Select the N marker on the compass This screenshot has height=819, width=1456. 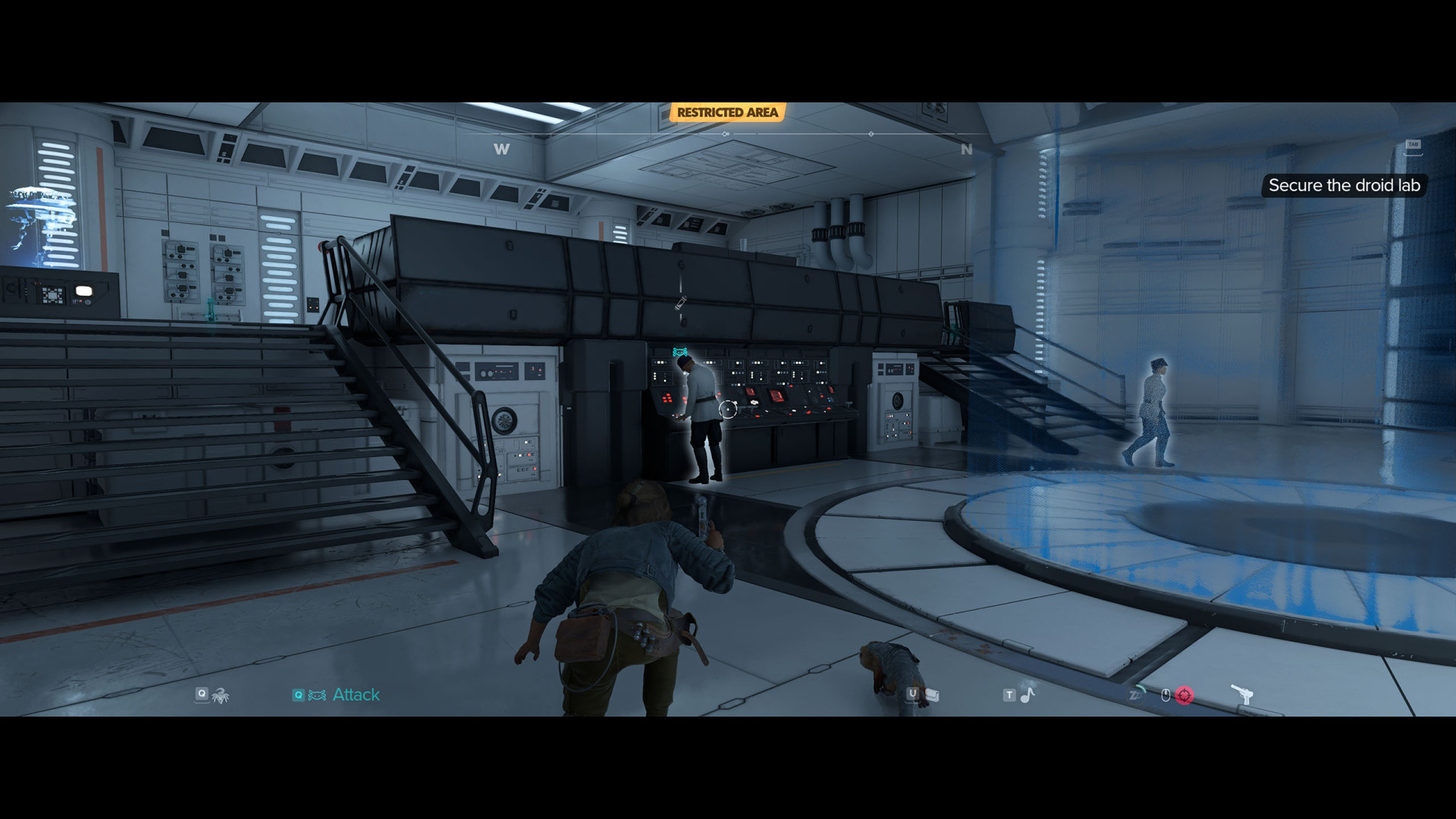click(966, 149)
